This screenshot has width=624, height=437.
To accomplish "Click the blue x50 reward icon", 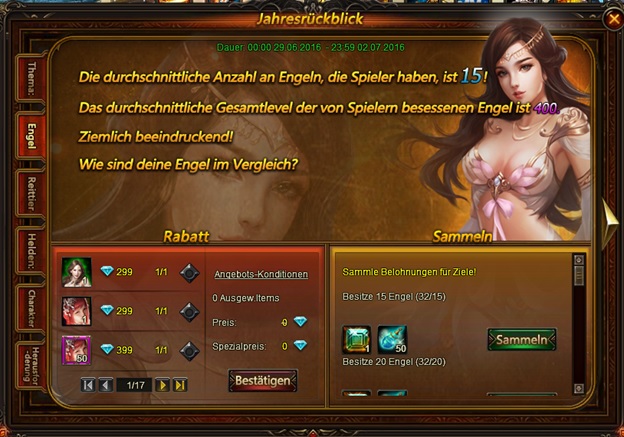I will 392,340.
